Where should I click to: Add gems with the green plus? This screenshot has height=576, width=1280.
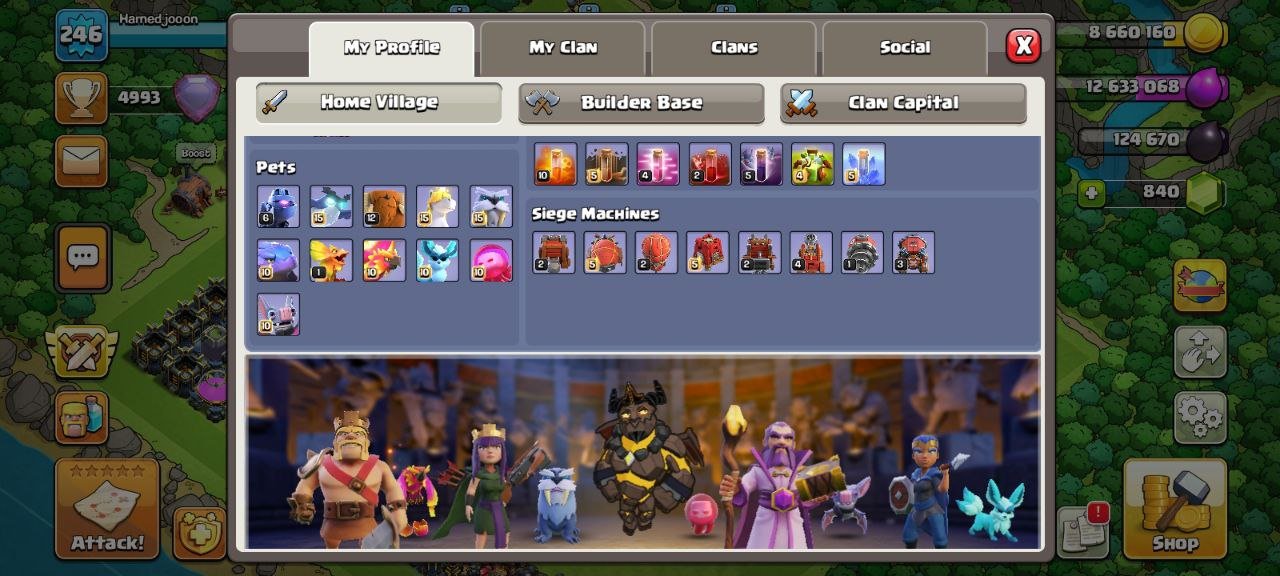click(1091, 193)
